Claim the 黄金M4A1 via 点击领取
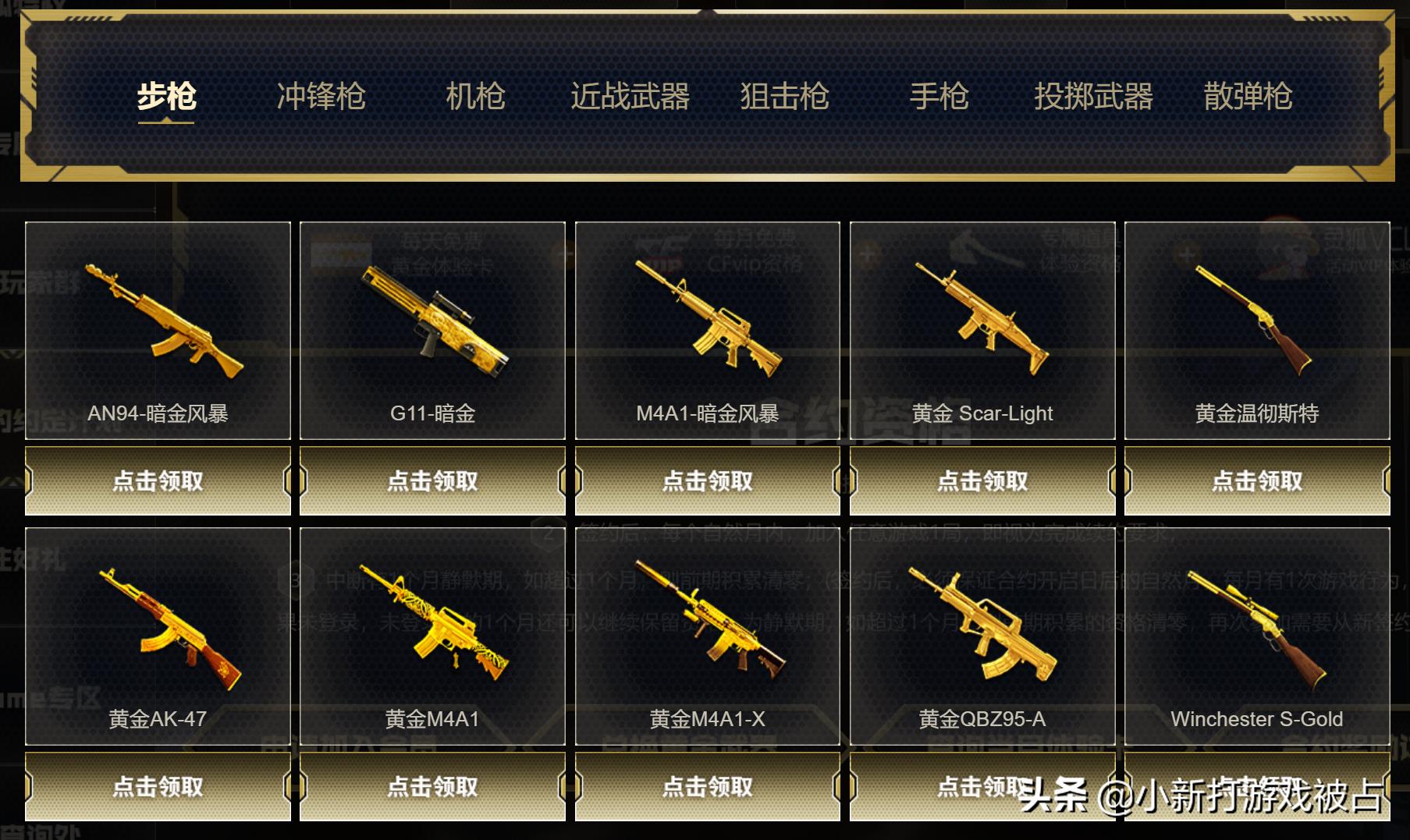The width and height of the screenshot is (1410, 840). [x=431, y=788]
